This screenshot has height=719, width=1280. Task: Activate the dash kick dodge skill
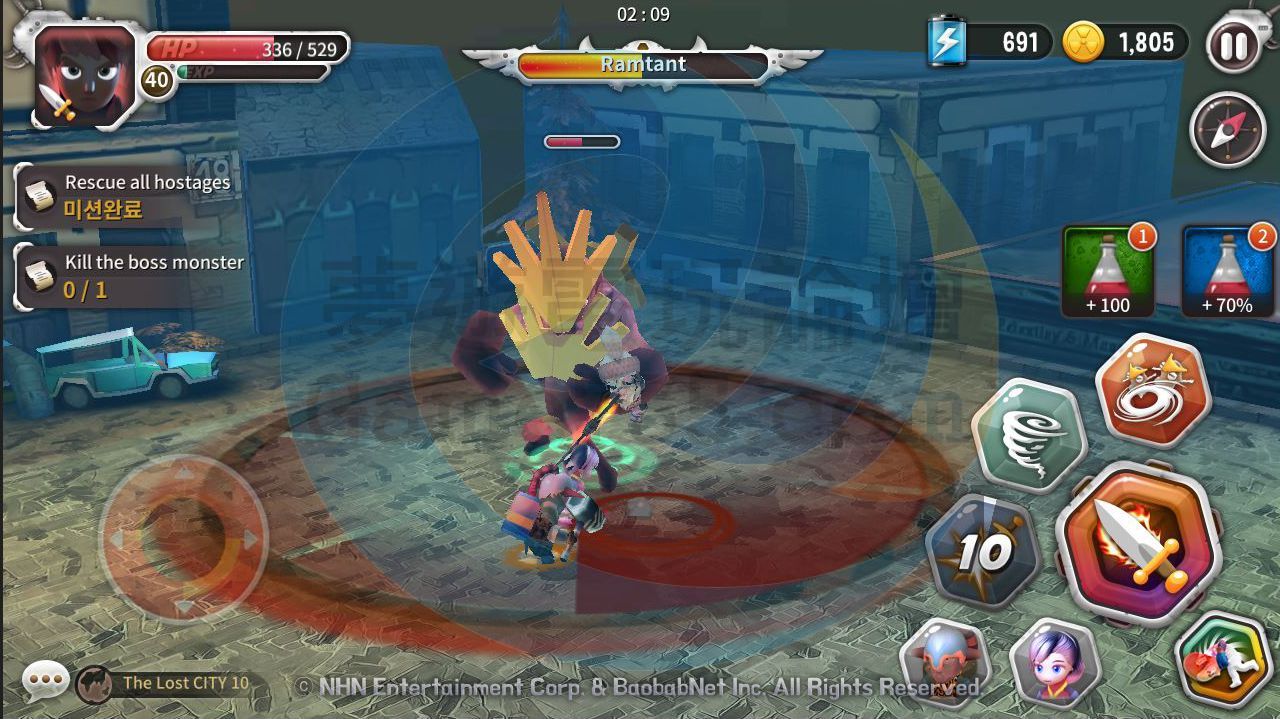1221,660
